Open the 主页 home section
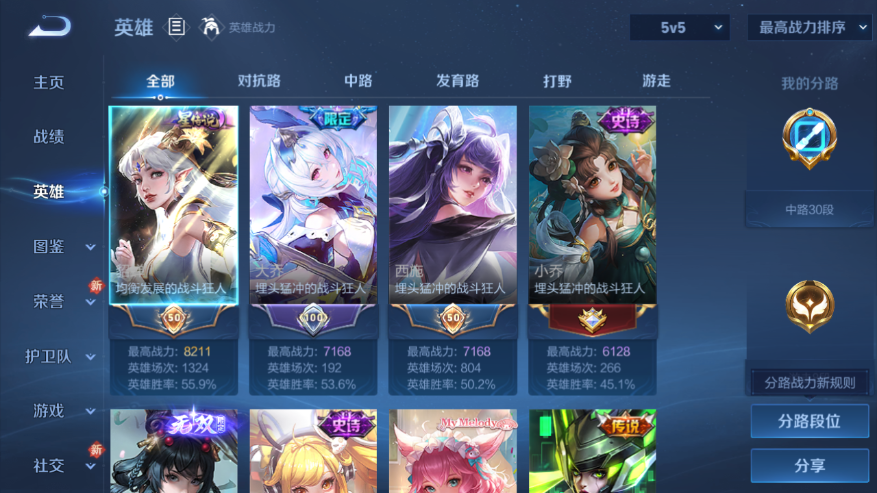This screenshot has height=493, width=877. click(x=49, y=83)
